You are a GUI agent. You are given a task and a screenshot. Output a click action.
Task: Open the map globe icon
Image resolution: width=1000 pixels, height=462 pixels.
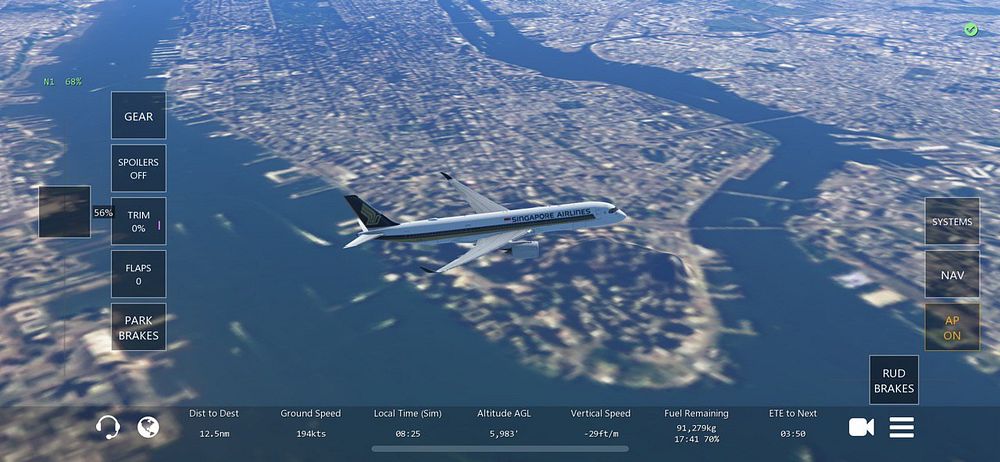pos(148,427)
